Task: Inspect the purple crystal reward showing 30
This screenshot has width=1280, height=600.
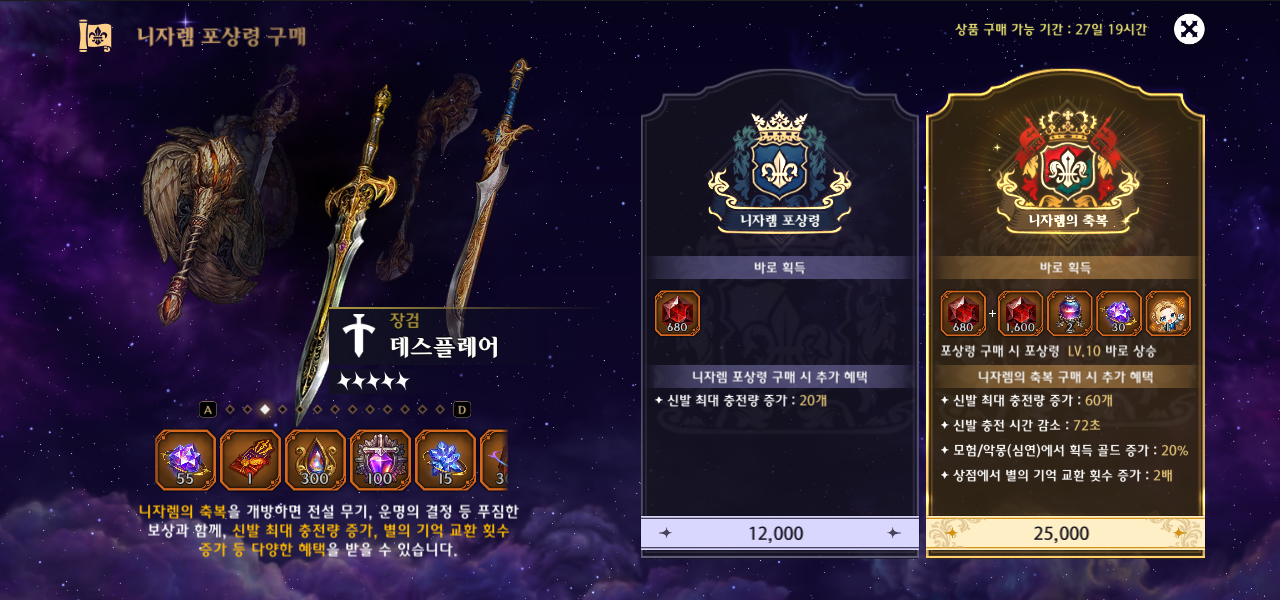Action: (1118, 313)
